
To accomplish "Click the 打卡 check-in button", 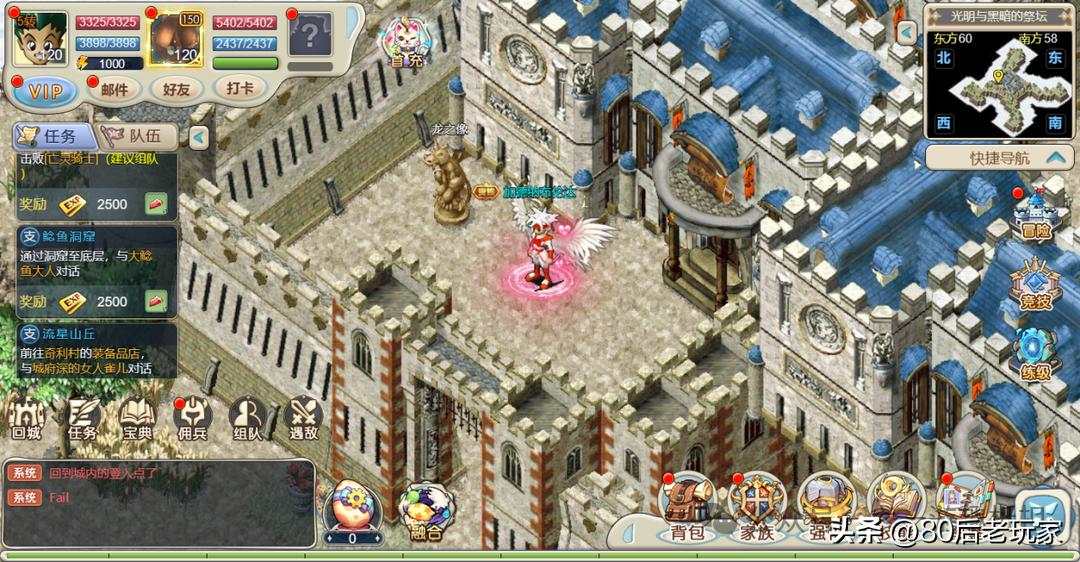I will click(x=239, y=88).
